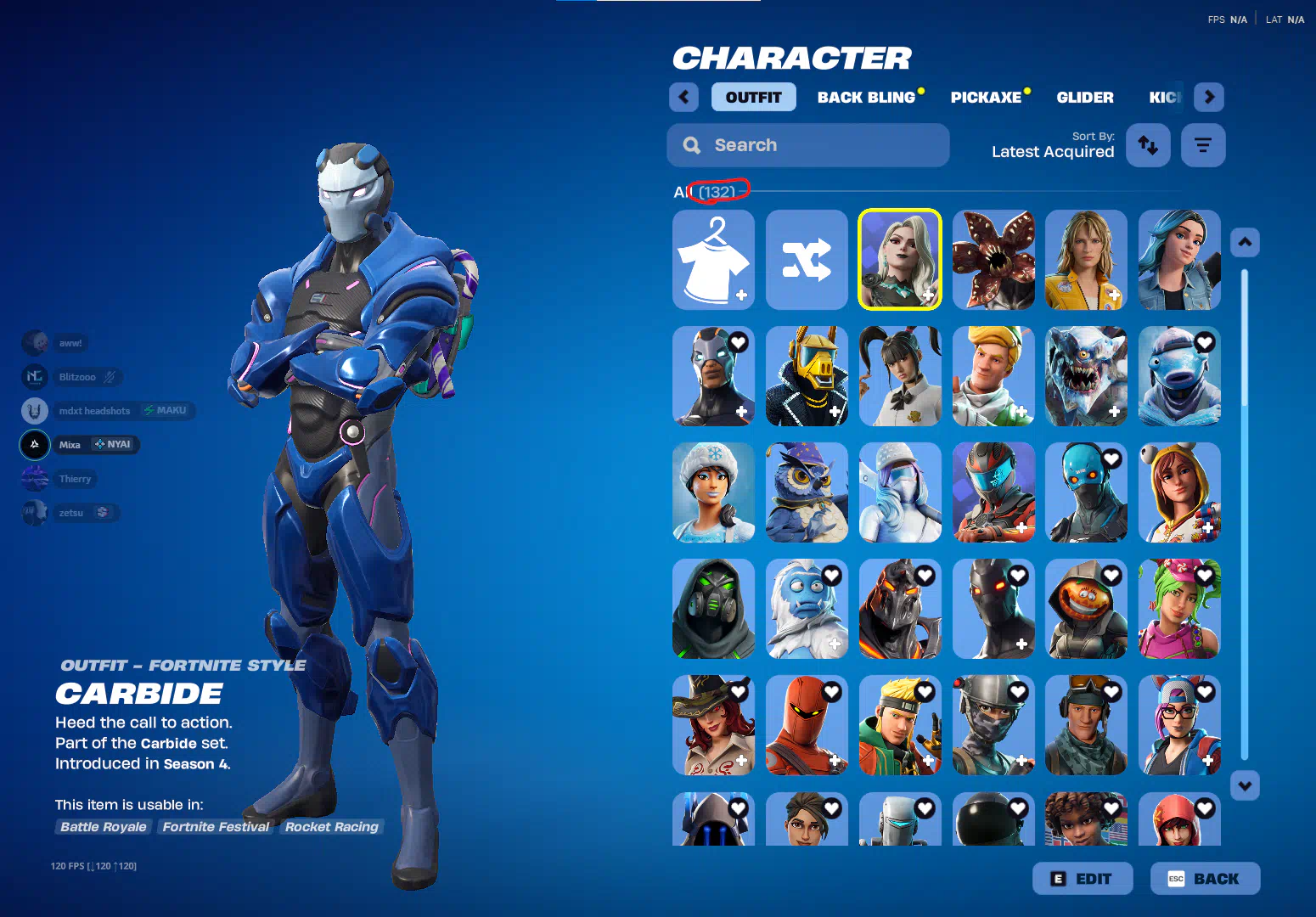1316x917 pixels.
Task: Choose the fish-head outfit with beanie
Action: point(1179,376)
